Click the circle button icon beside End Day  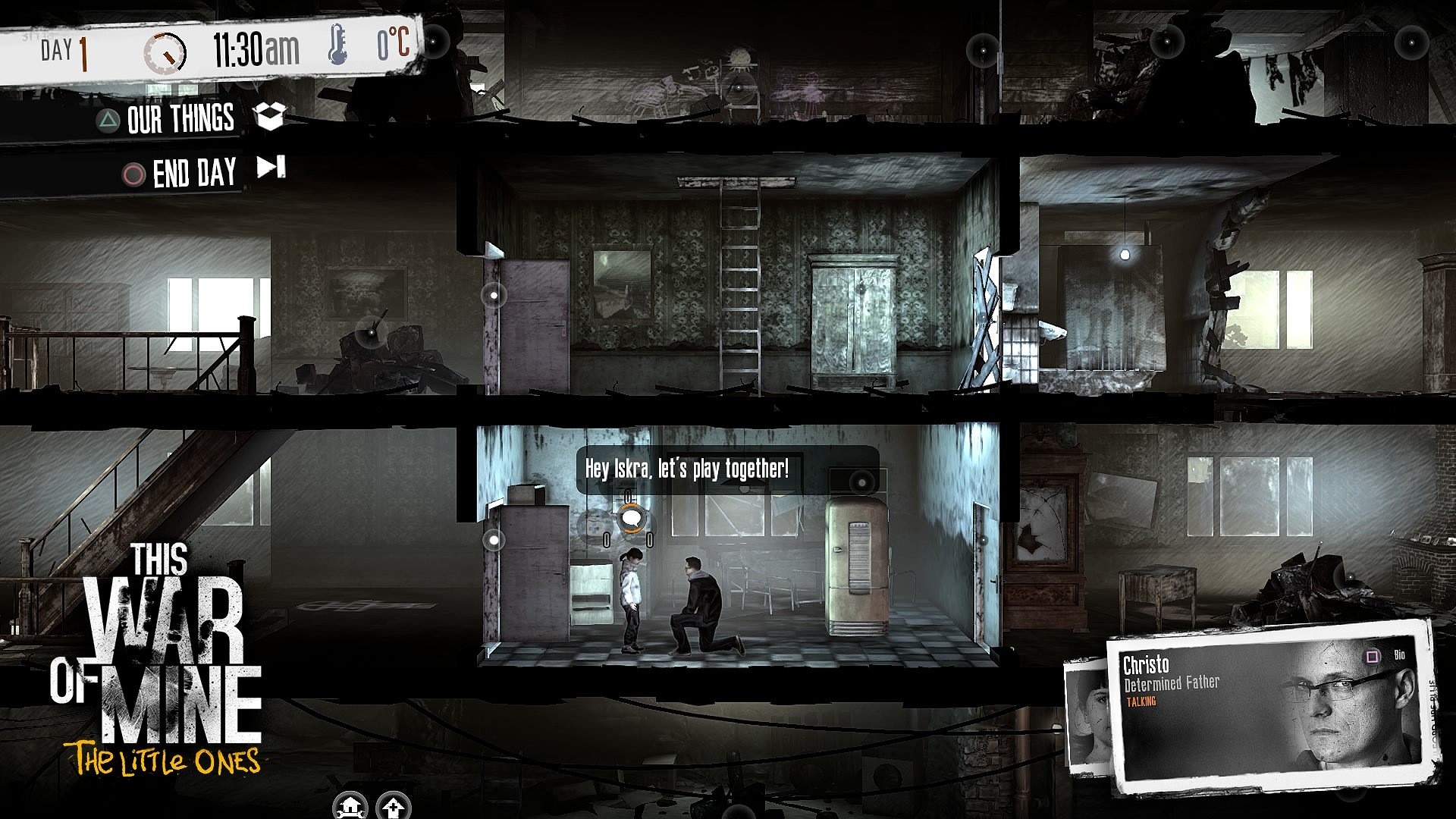(x=133, y=172)
